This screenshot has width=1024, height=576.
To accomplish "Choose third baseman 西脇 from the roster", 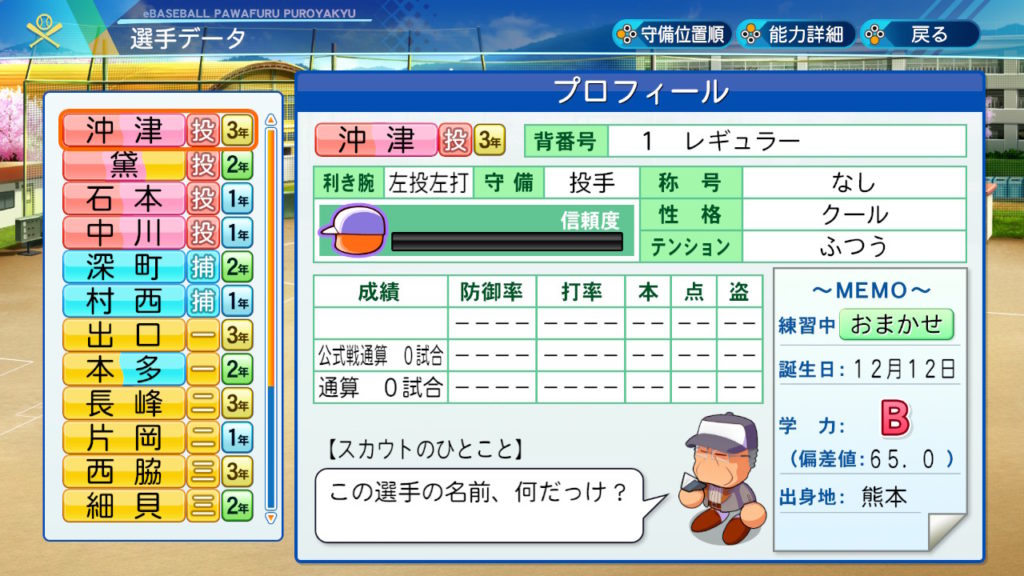I will 157,471.
